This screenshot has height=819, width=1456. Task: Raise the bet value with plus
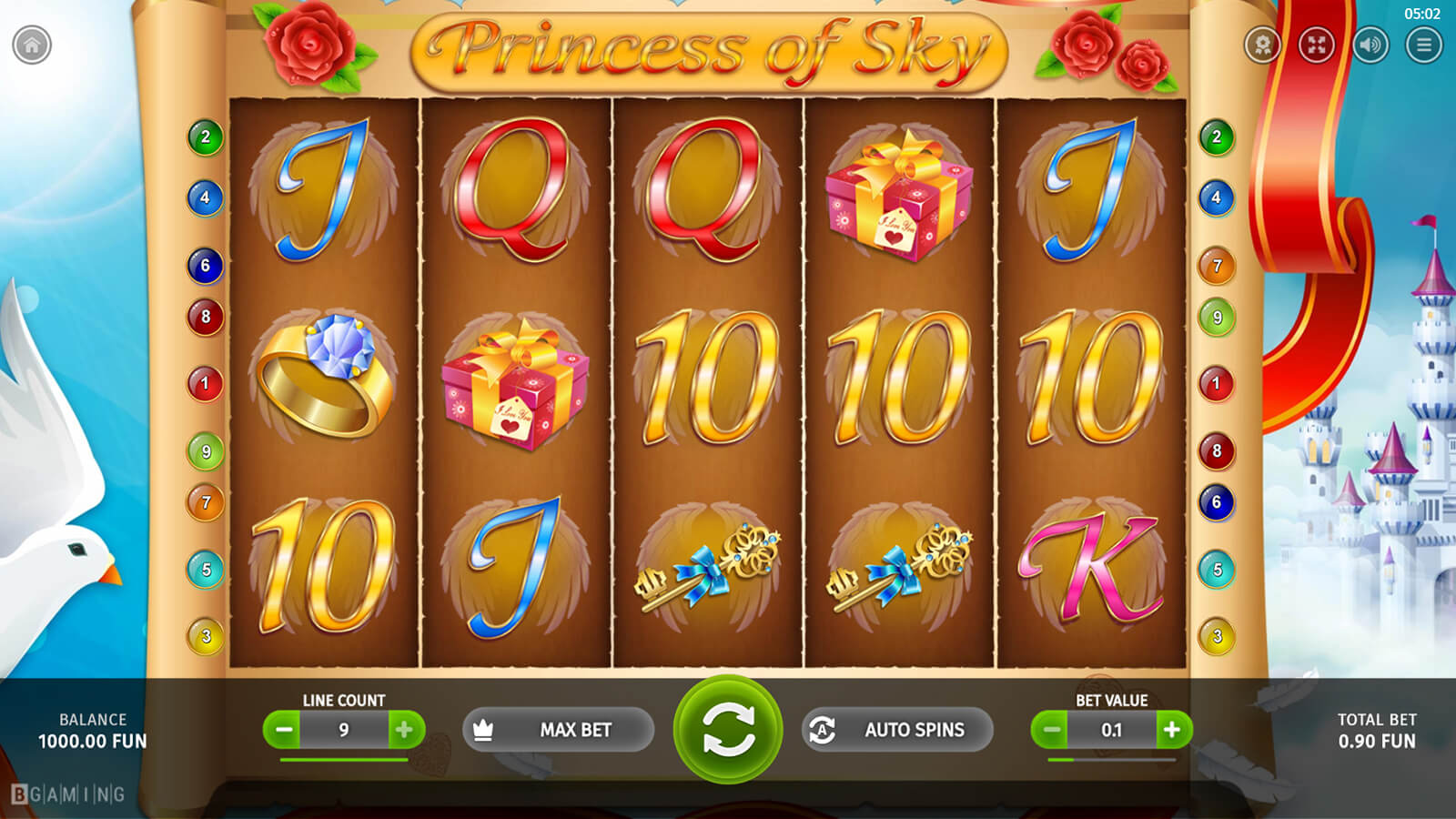pos(1172,730)
